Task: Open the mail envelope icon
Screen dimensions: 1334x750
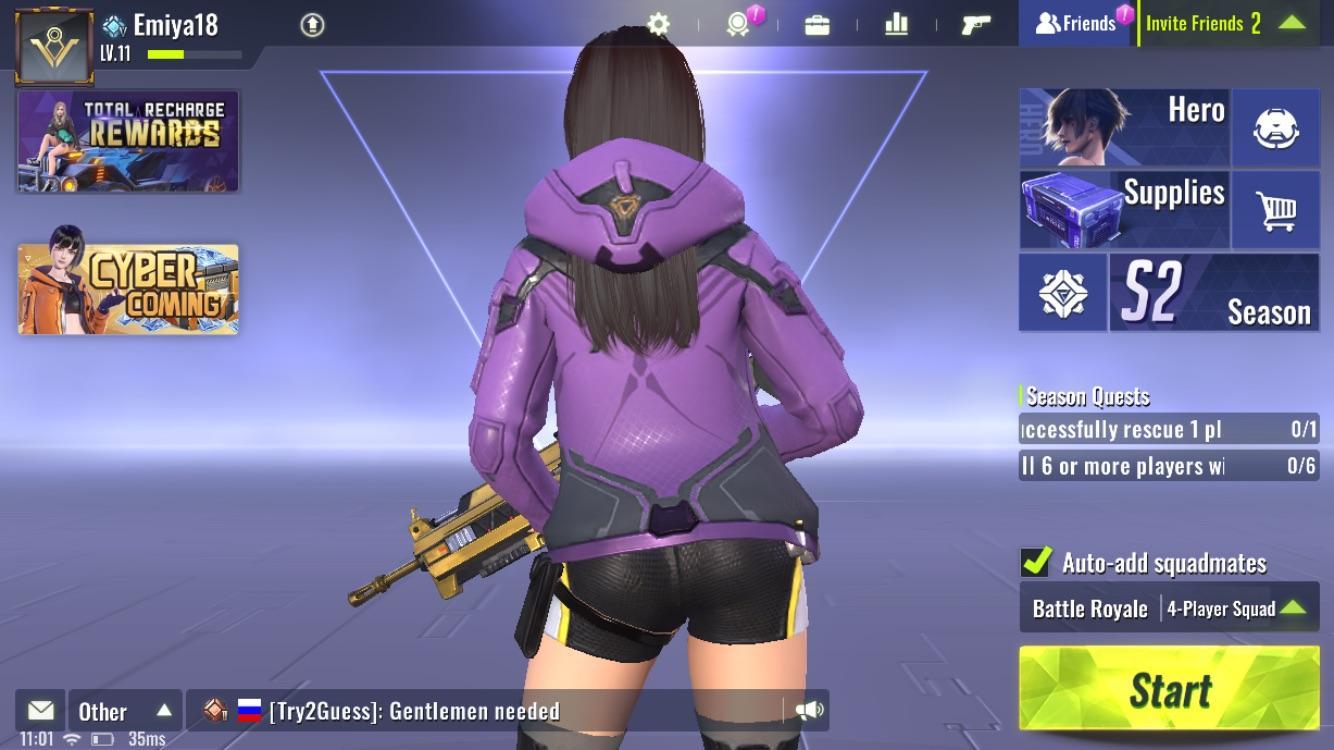Action: (x=39, y=711)
